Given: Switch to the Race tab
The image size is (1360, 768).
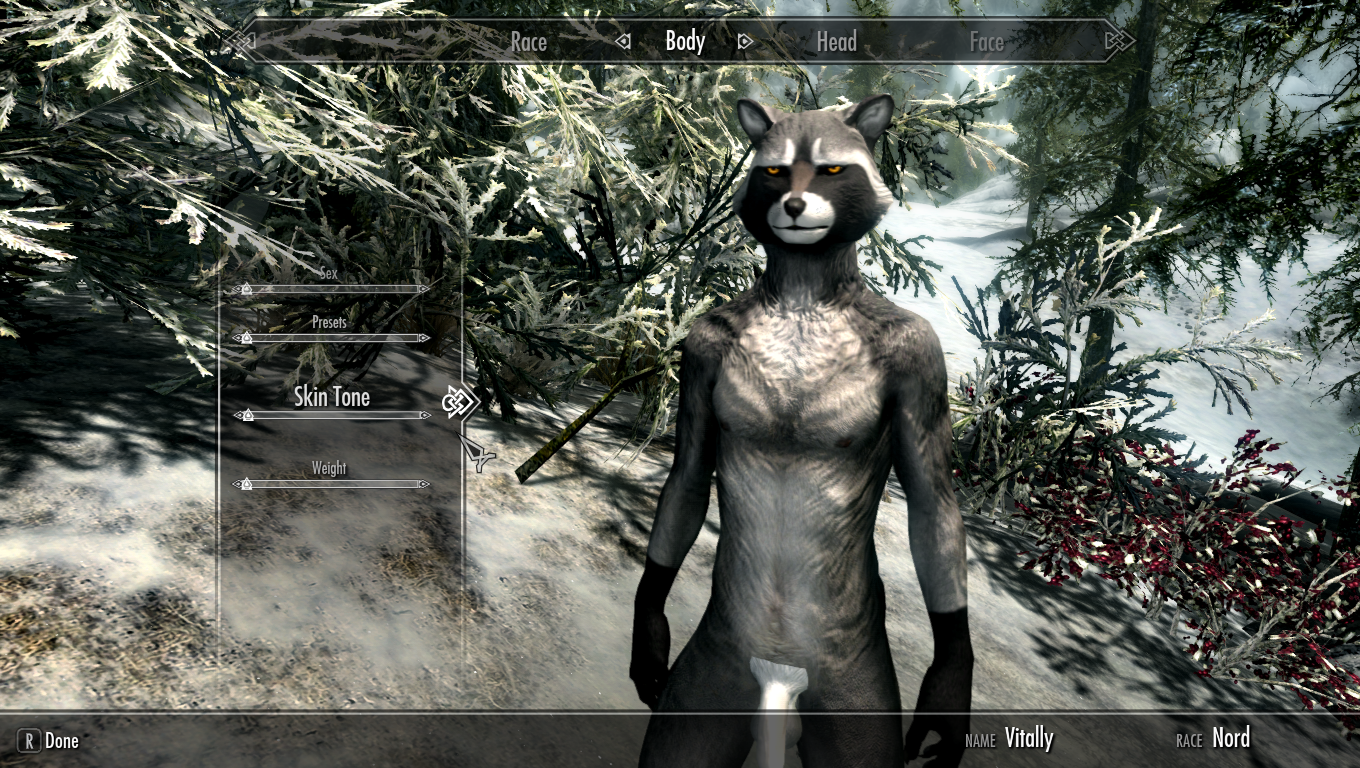Looking at the screenshot, I should (529, 42).
